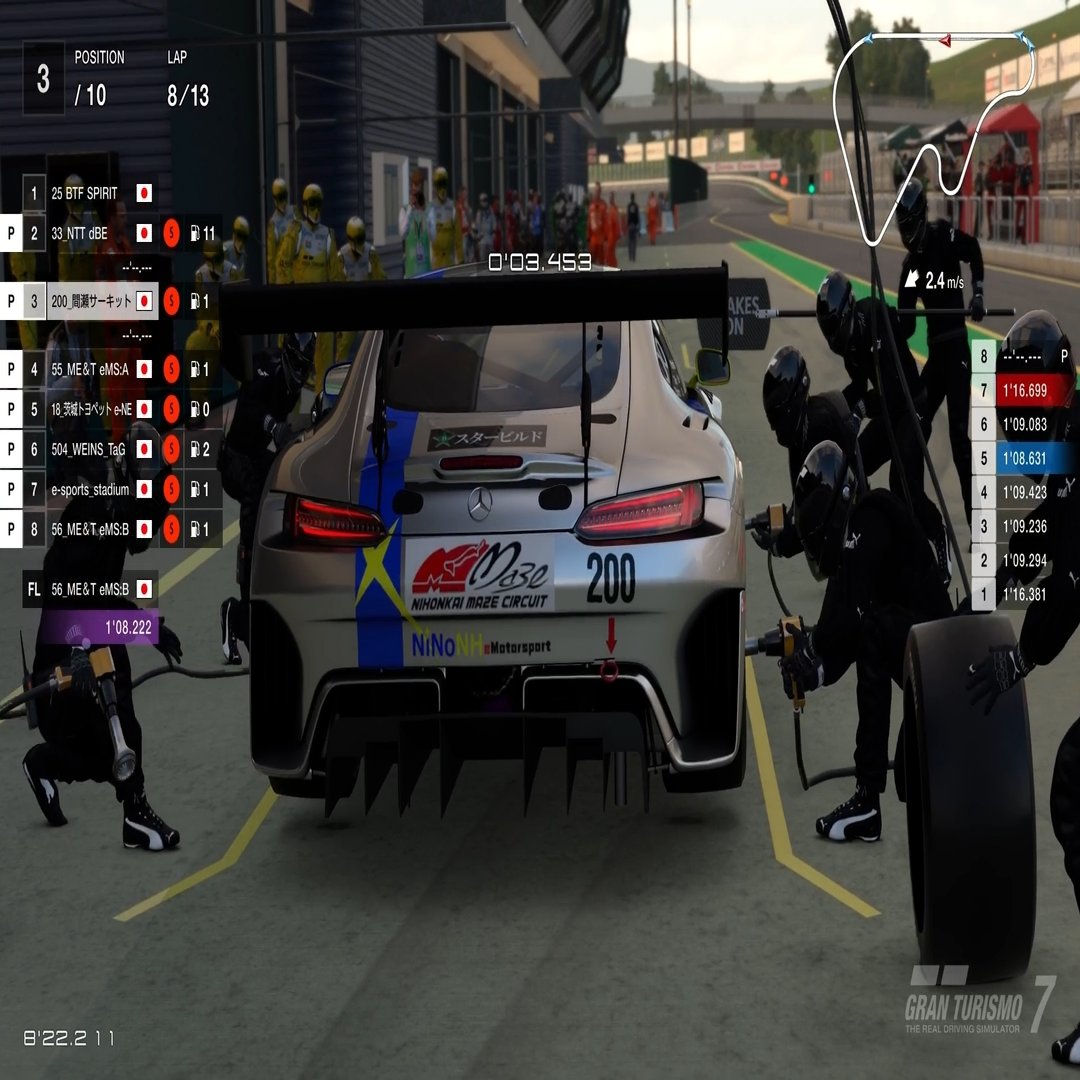Select the 504_WEINS_TaG driver entry
This screenshot has width=1080, height=1080.
(x=90, y=450)
